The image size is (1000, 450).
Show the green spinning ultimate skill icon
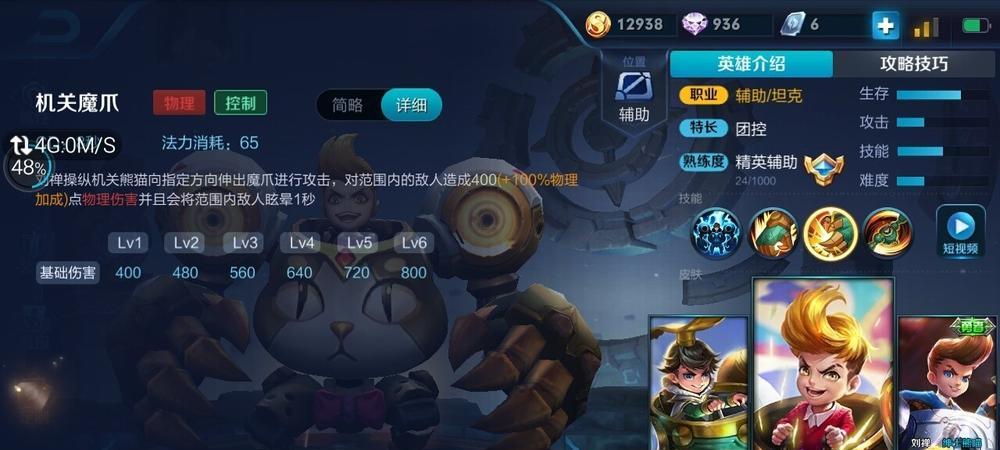(887, 232)
